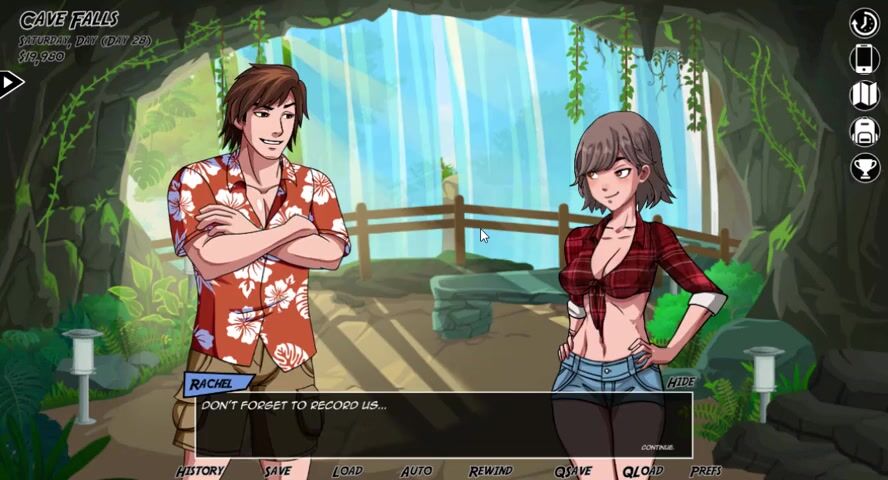Quick save with the QSave button
This screenshot has height=480, width=888.
click(x=573, y=471)
